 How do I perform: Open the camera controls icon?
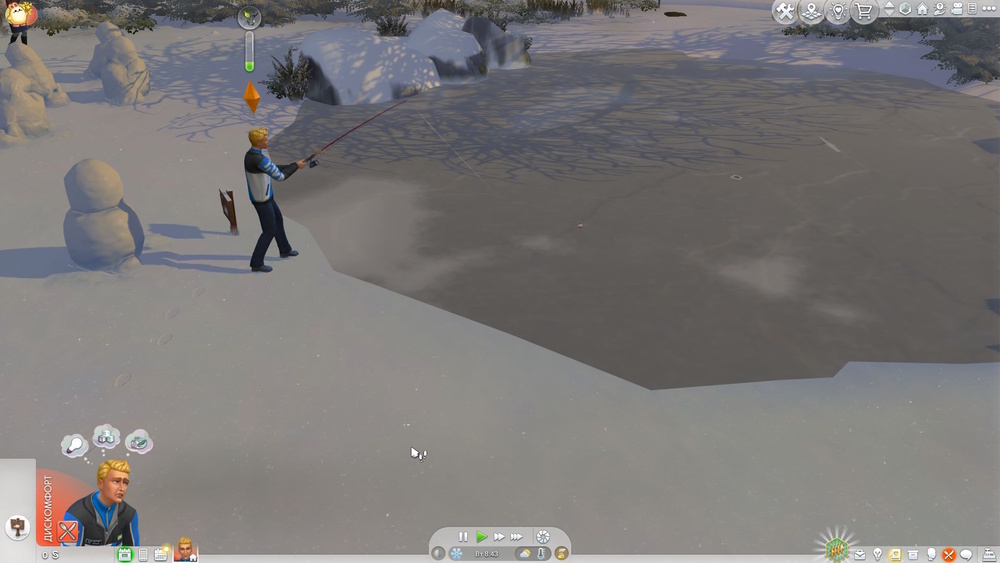coord(956,9)
